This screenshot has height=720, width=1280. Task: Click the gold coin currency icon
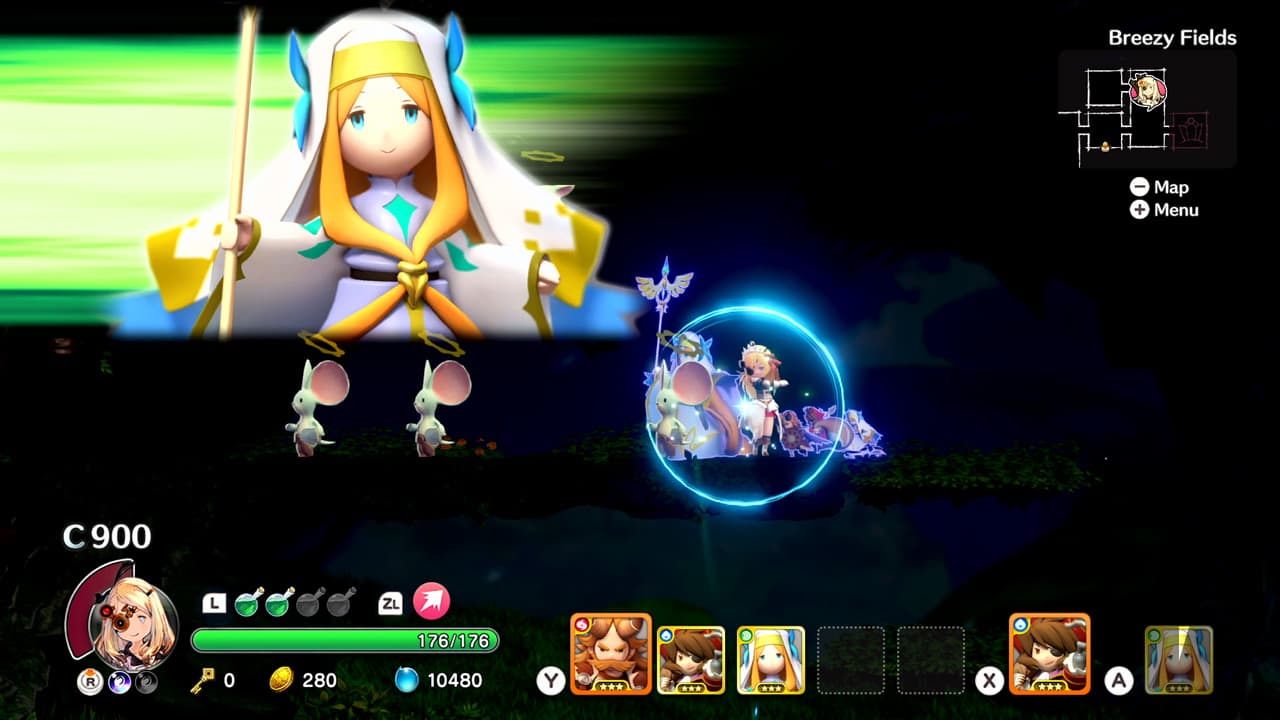click(281, 680)
